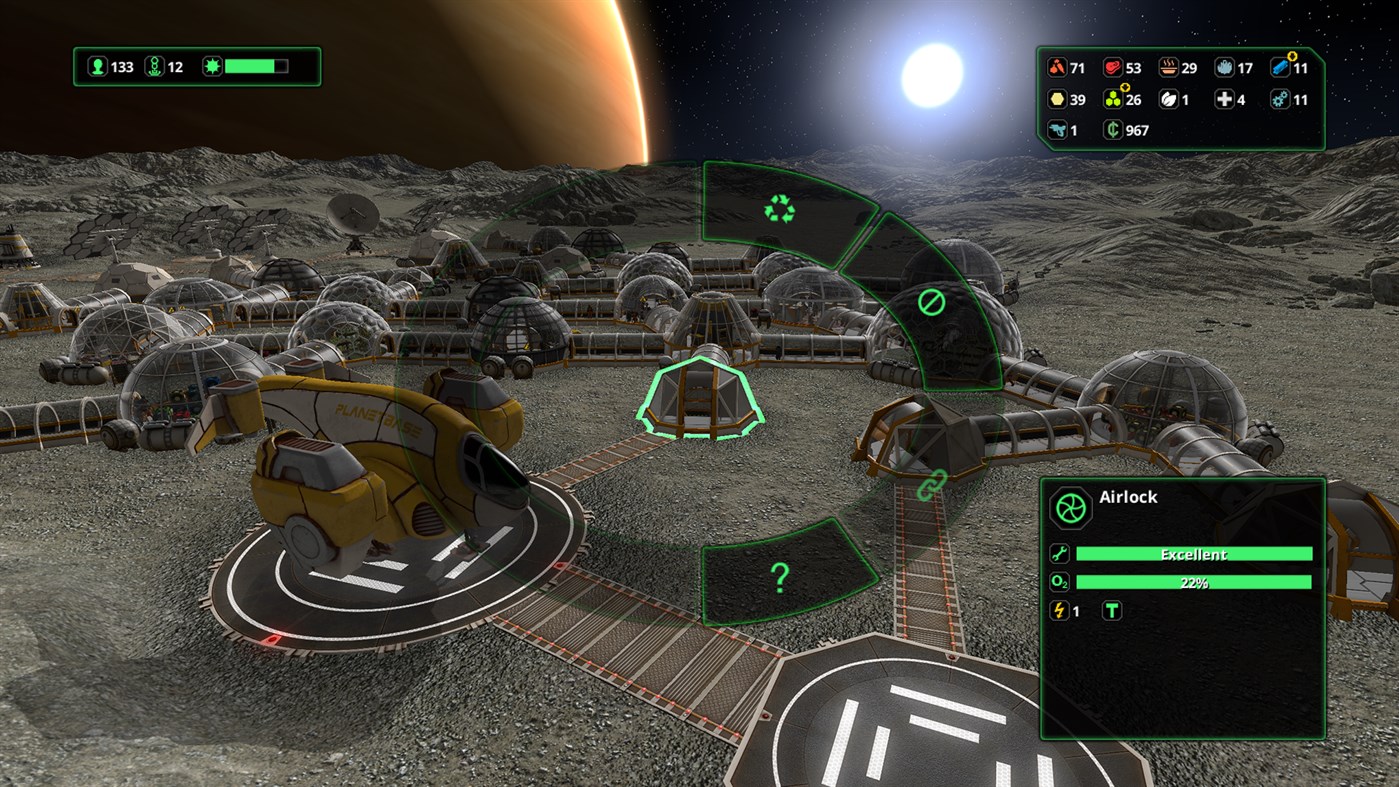Choose the question mark option on the radial menu

pyautogui.click(x=779, y=578)
